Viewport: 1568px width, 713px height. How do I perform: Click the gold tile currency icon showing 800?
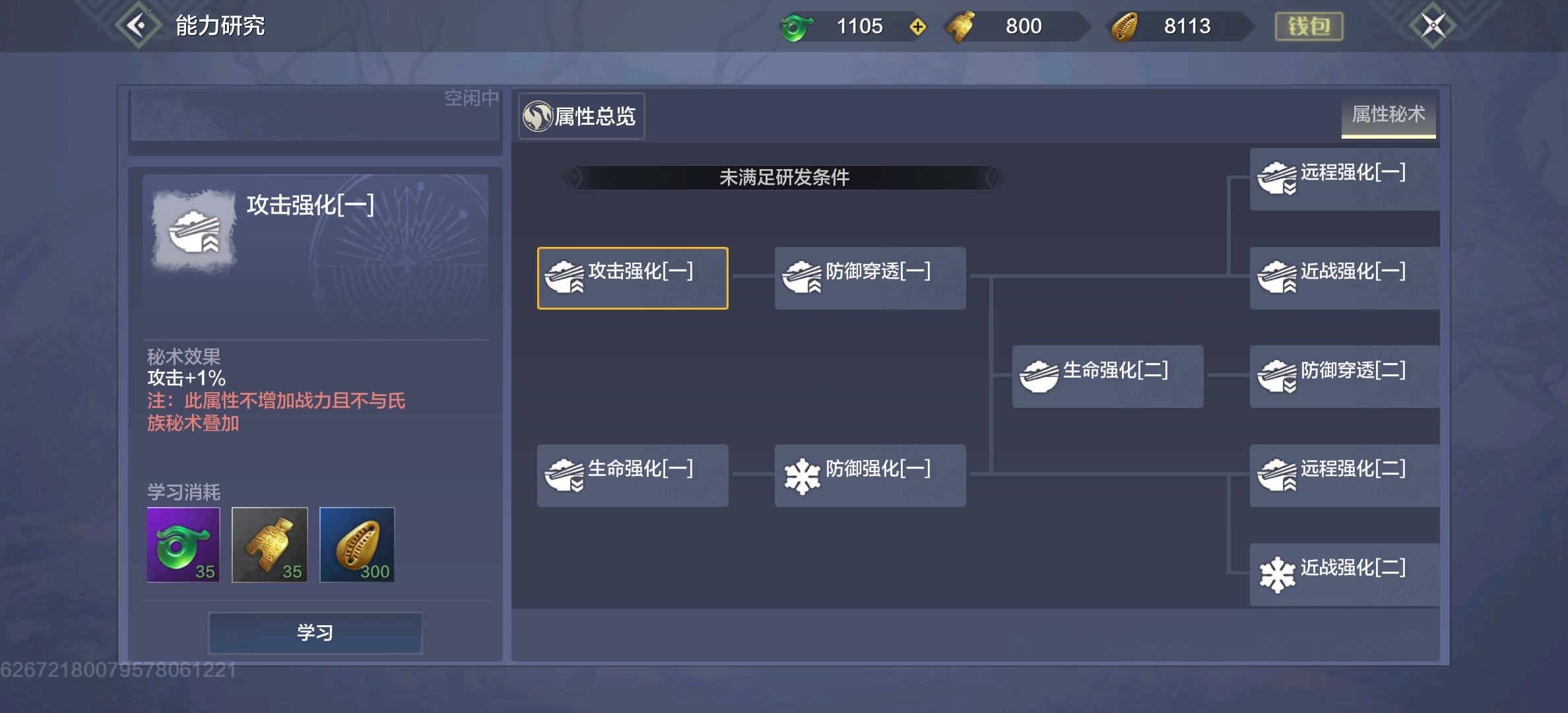point(962,26)
